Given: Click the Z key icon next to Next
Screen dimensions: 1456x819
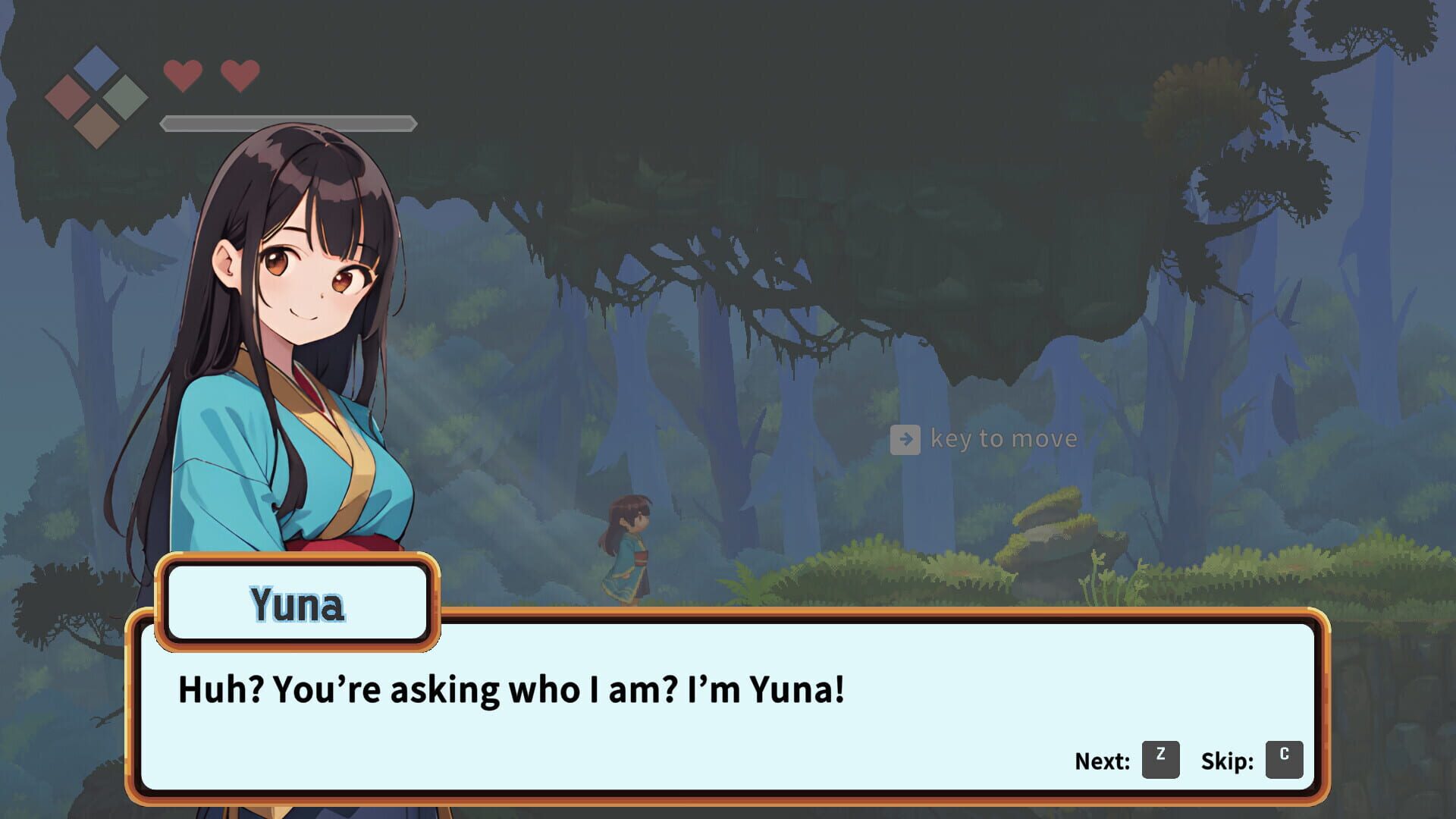Looking at the screenshot, I should 1160,758.
